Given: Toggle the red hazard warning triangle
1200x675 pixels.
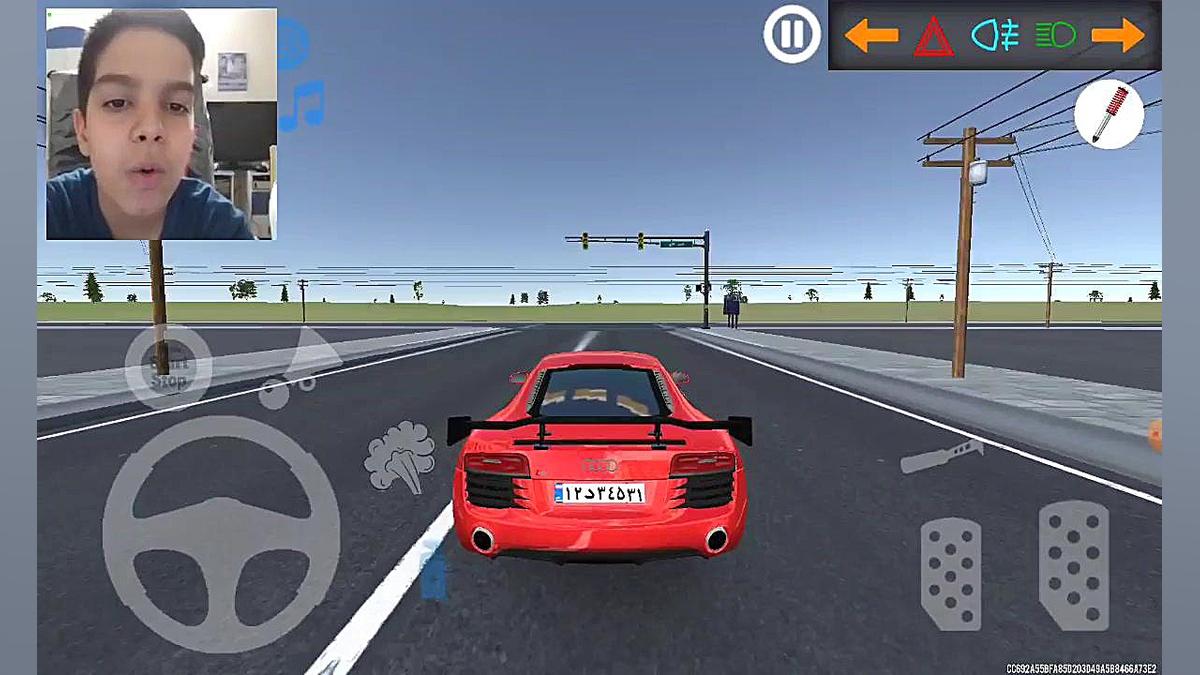Looking at the screenshot, I should coord(933,37).
